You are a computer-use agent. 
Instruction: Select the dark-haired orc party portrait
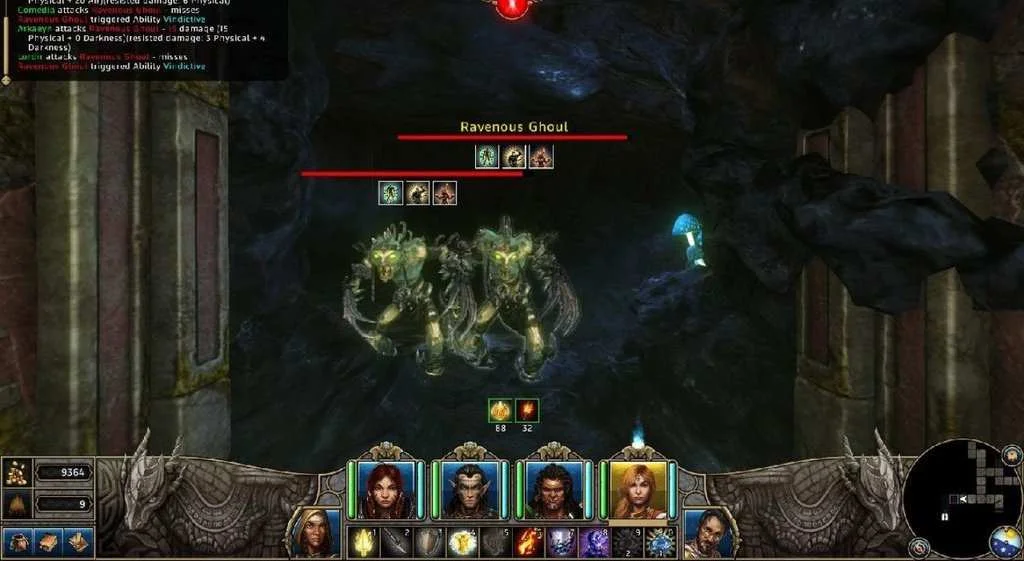click(553, 490)
